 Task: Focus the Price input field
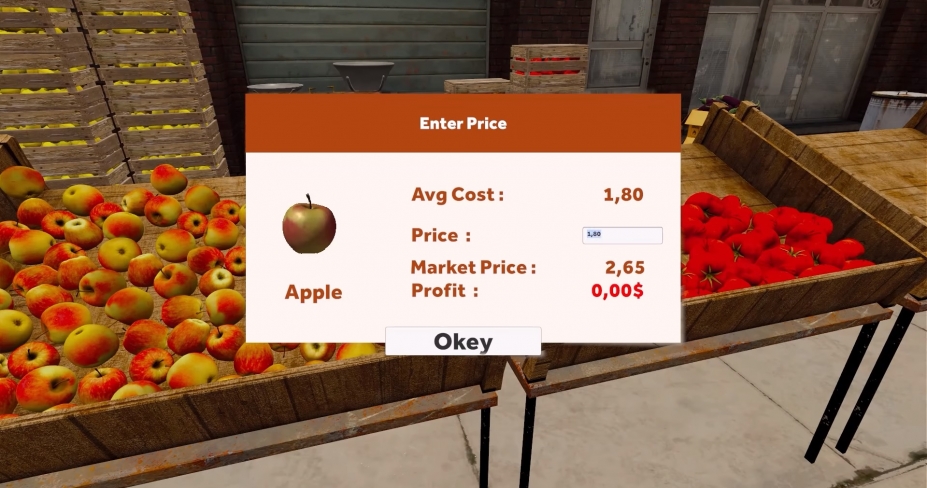pyautogui.click(x=622, y=235)
